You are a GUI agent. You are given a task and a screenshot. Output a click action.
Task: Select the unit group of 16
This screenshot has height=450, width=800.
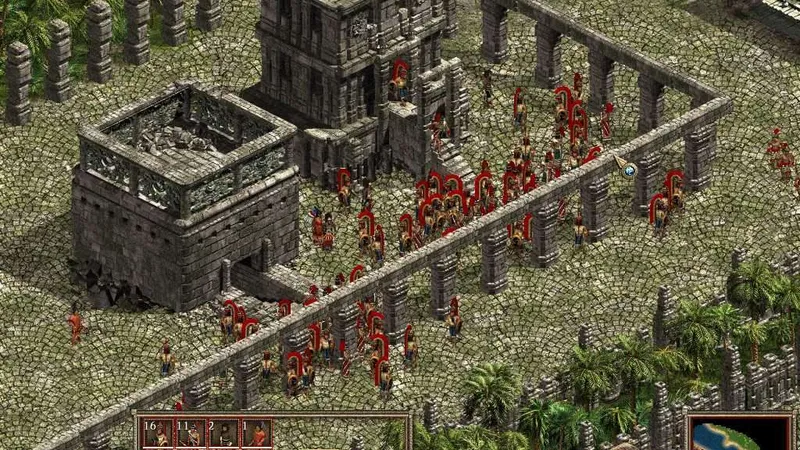pyautogui.click(x=158, y=435)
